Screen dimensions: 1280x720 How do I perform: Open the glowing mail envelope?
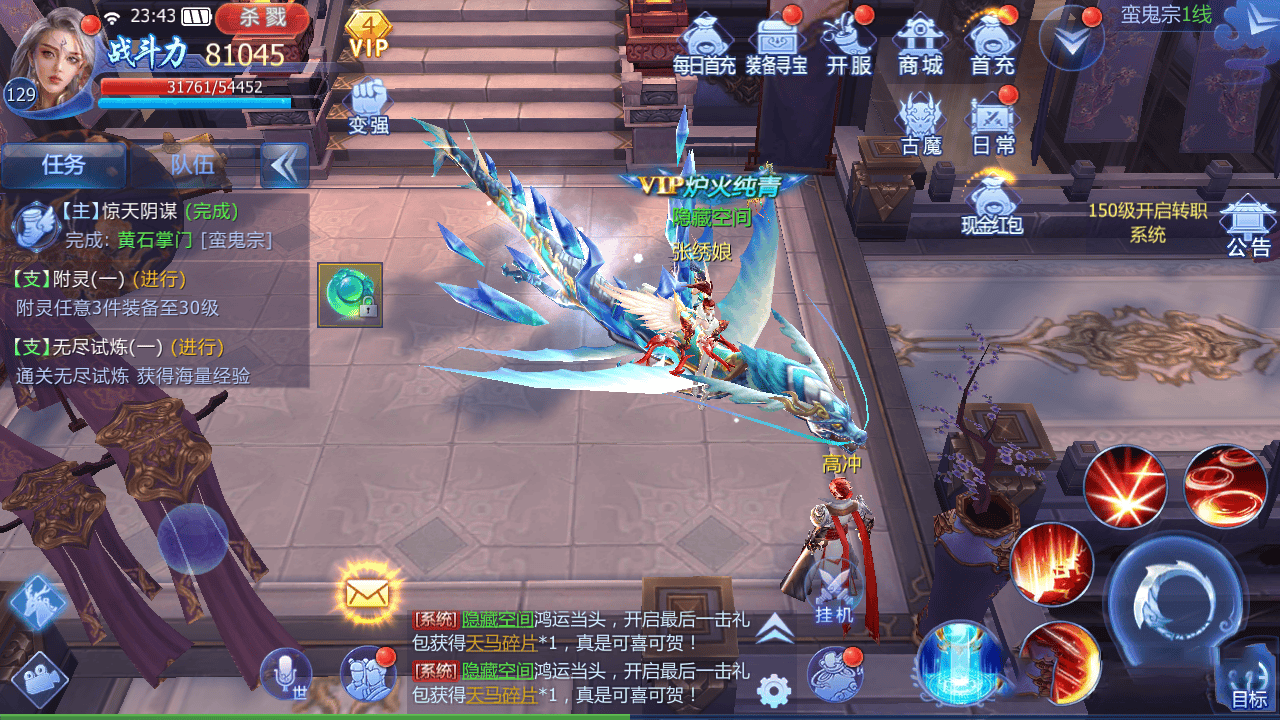[x=367, y=592]
